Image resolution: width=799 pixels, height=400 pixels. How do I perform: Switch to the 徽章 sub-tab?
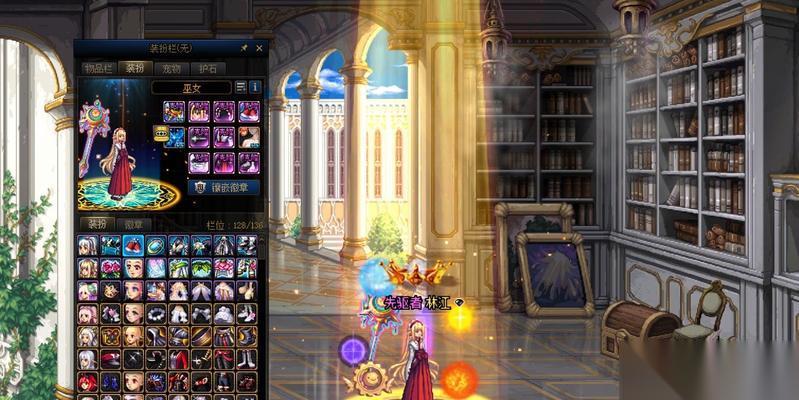pos(133,224)
